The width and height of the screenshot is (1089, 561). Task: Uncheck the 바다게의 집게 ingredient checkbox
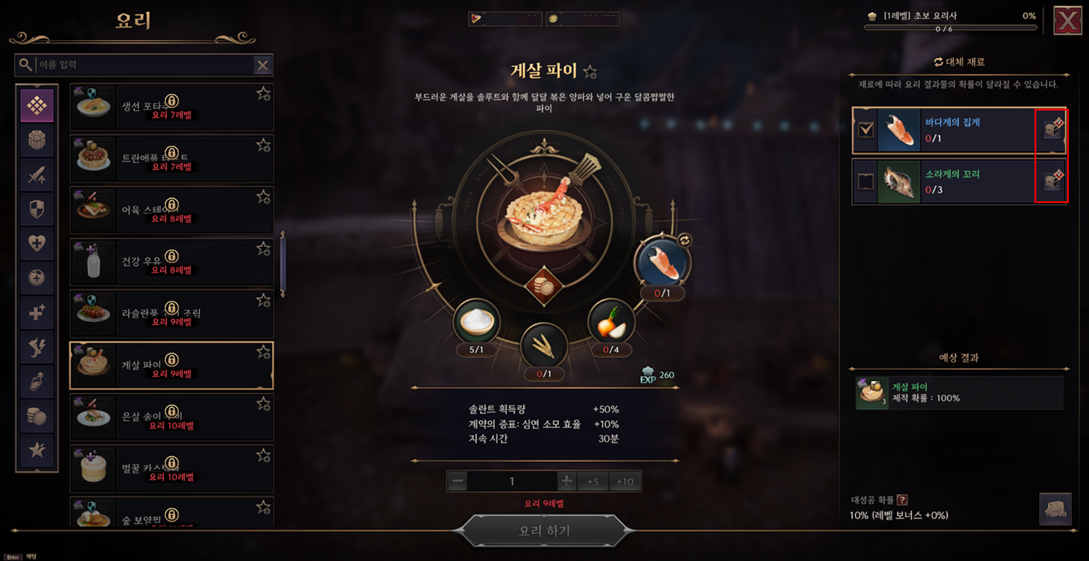(866, 130)
